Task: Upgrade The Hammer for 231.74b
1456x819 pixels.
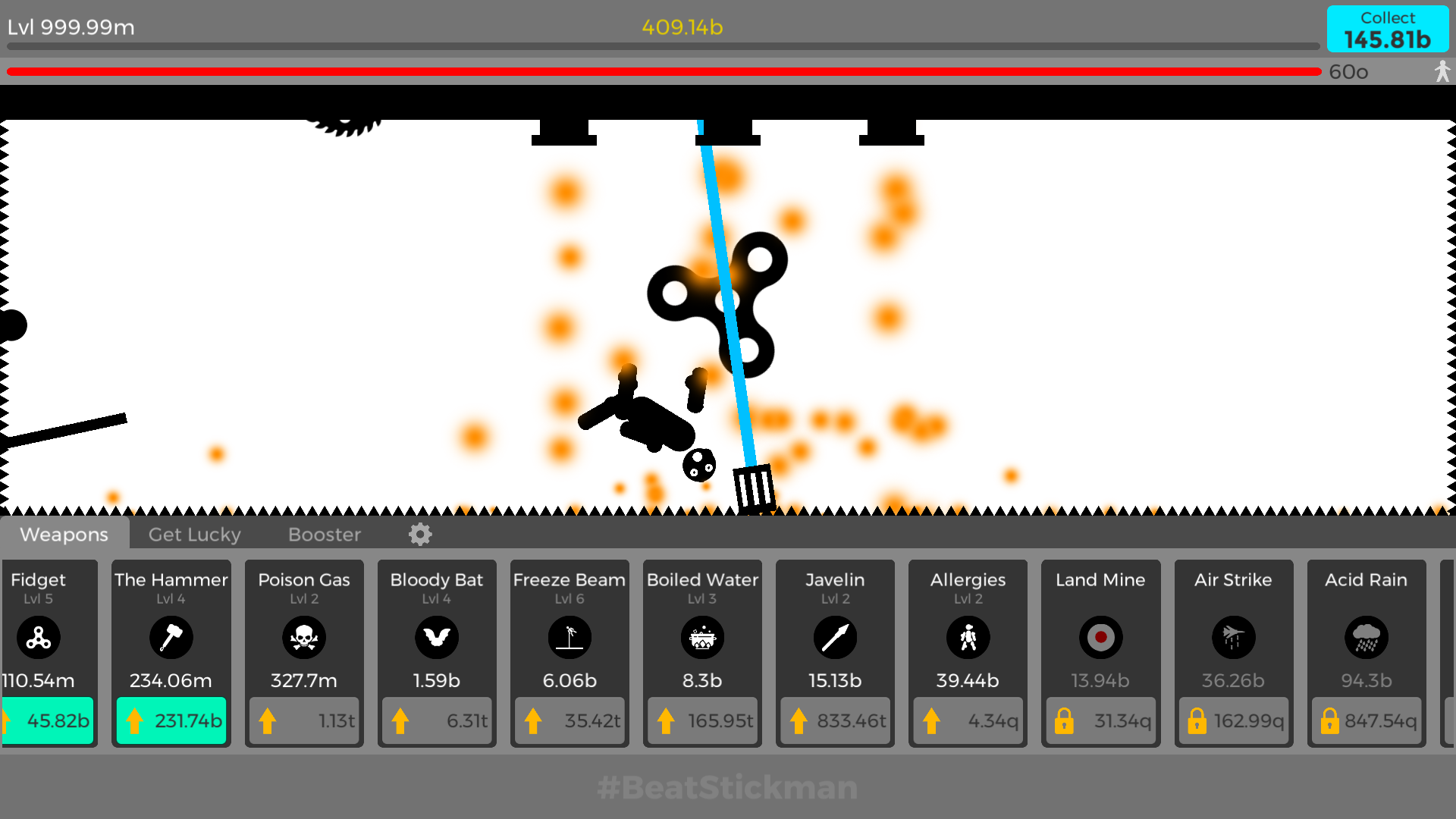Action: (x=171, y=720)
